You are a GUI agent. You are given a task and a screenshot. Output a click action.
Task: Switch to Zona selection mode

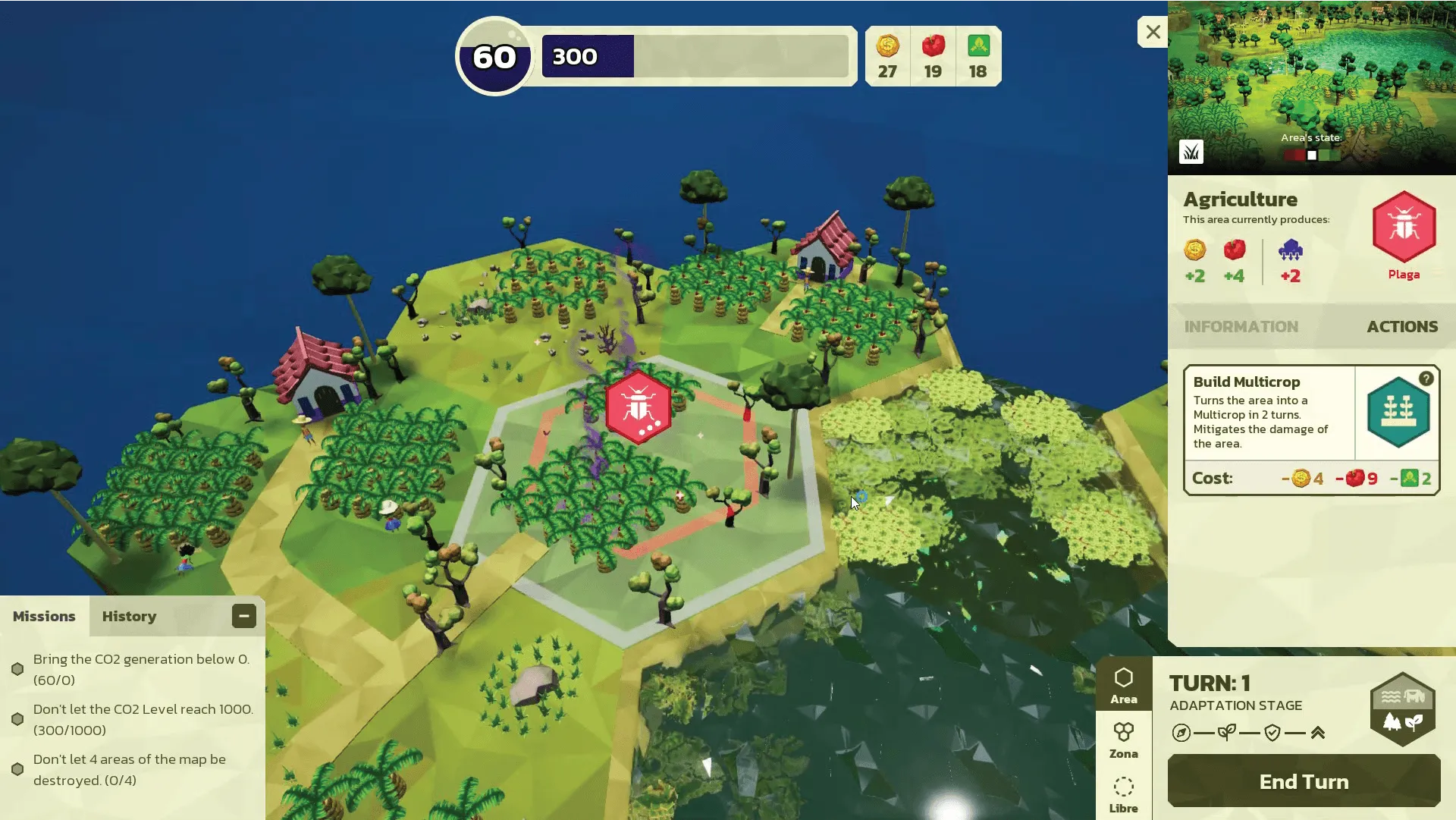point(1123,740)
